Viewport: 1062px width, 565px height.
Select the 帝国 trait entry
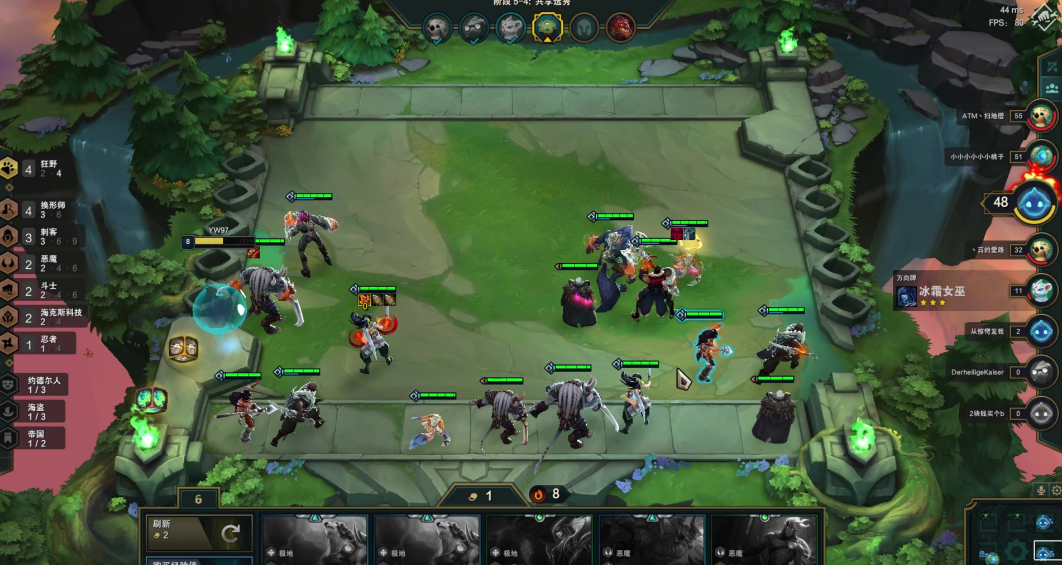pyautogui.click(x=36, y=437)
